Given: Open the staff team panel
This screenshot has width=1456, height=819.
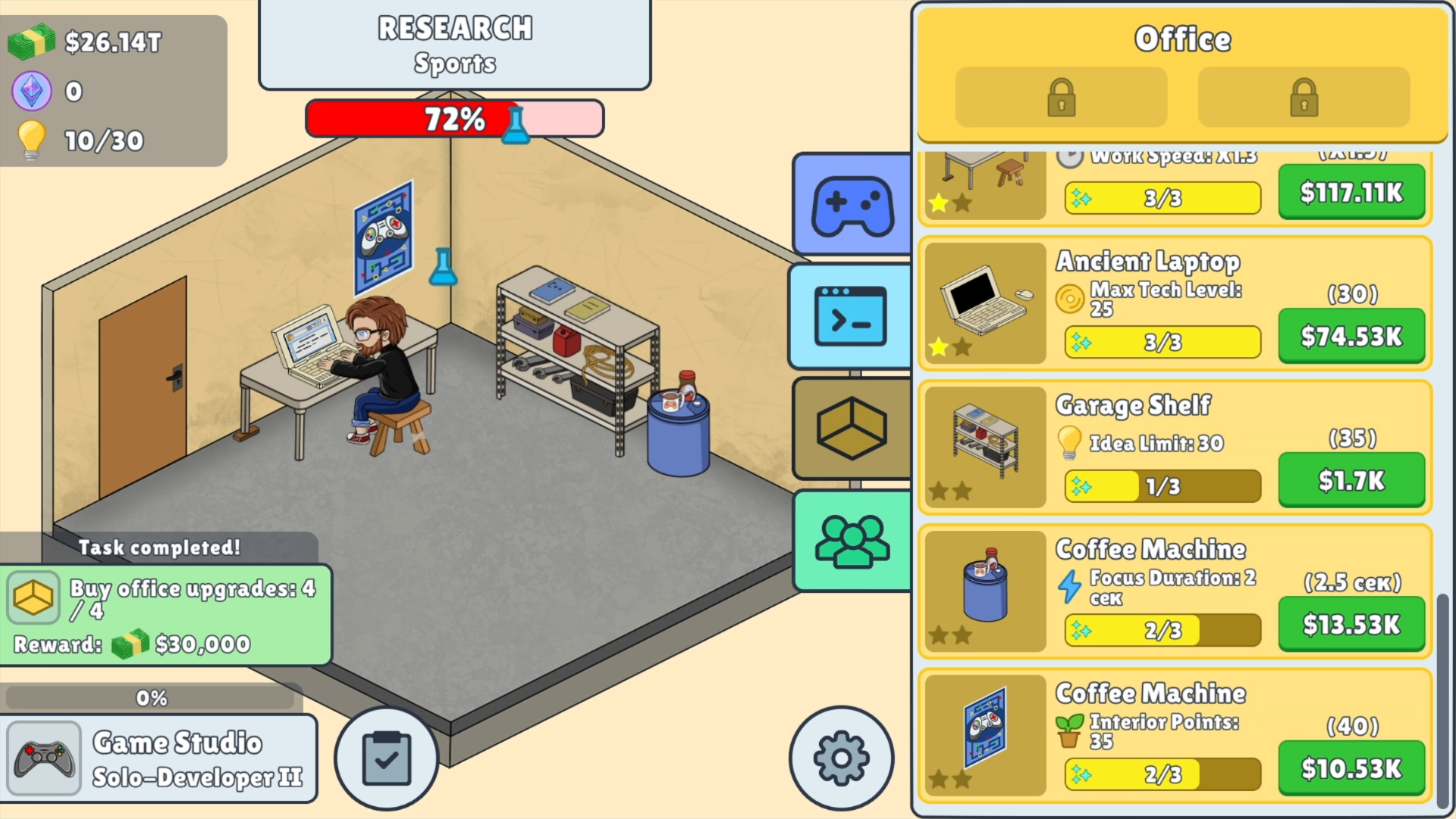Looking at the screenshot, I should 851,542.
